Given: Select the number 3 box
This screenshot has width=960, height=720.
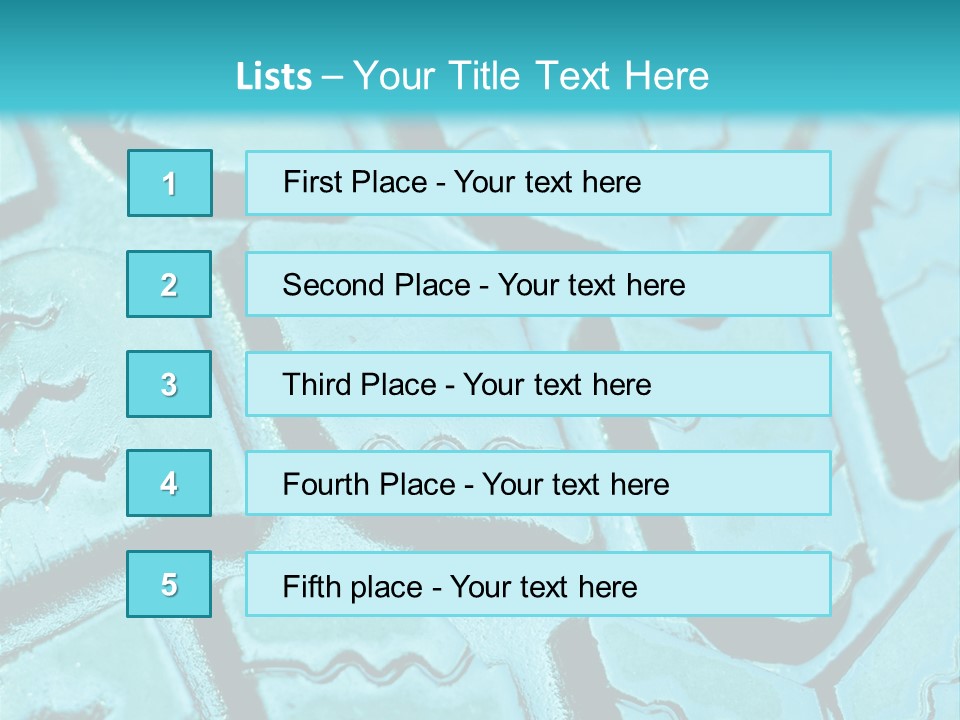Looking at the screenshot, I should pyautogui.click(x=169, y=384).
